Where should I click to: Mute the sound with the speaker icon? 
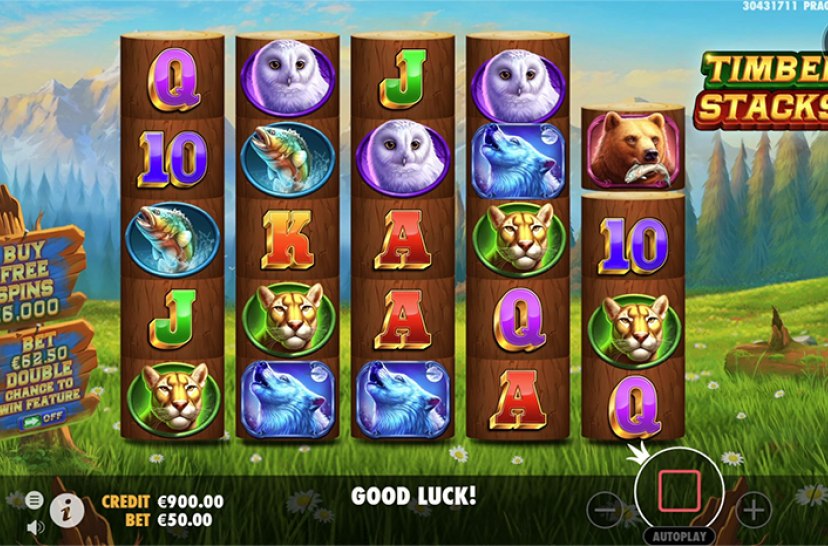(x=35, y=526)
